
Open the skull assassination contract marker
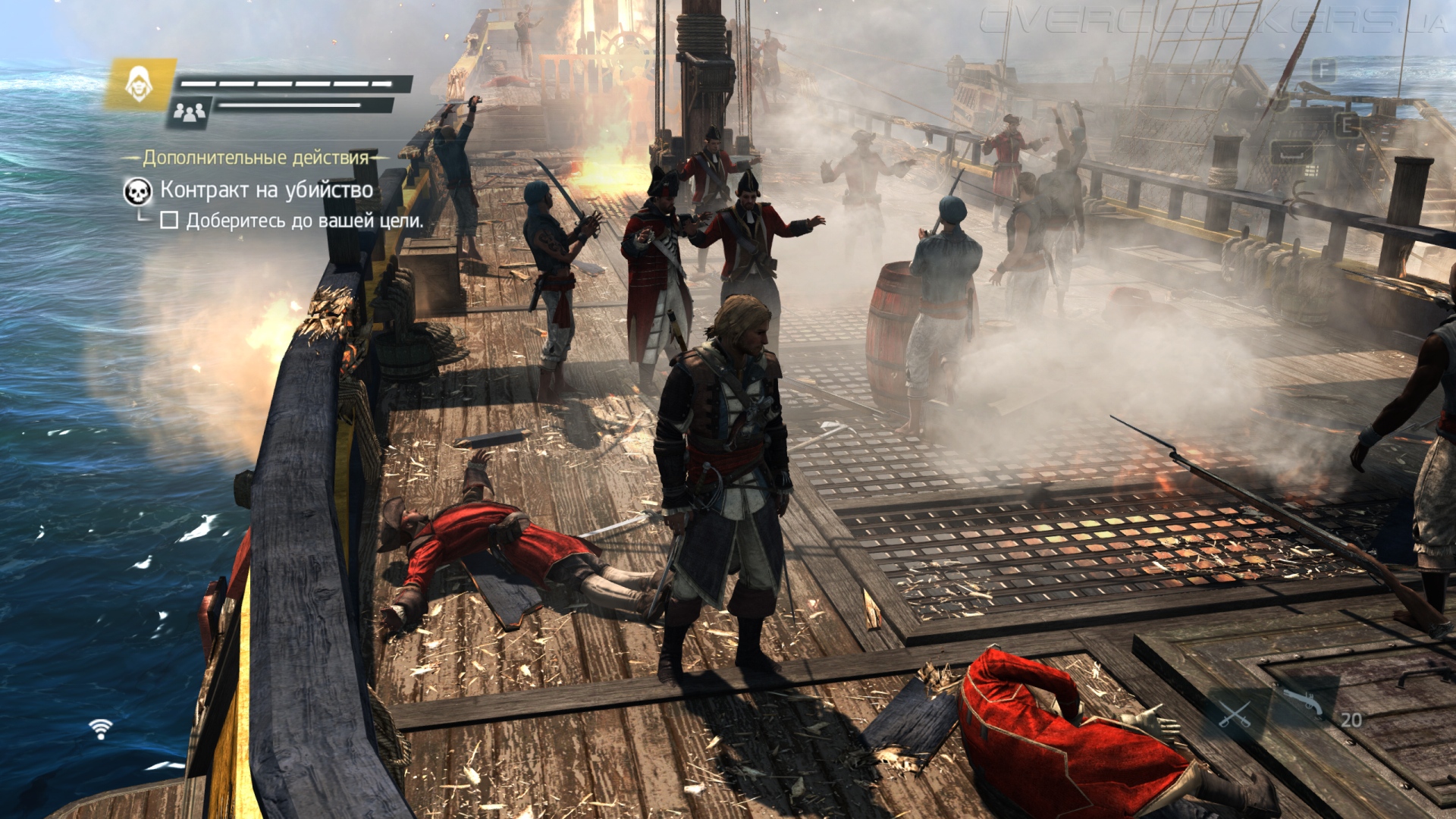point(137,191)
